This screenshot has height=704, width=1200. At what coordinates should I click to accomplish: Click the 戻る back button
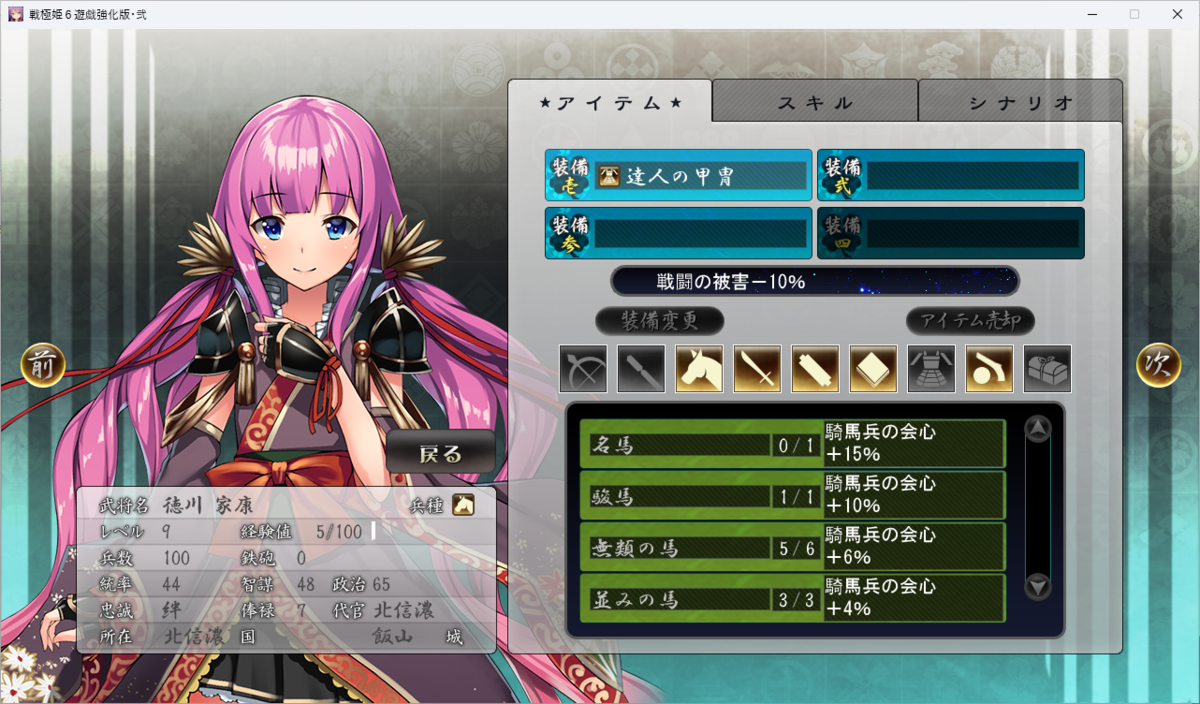(x=441, y=453)
